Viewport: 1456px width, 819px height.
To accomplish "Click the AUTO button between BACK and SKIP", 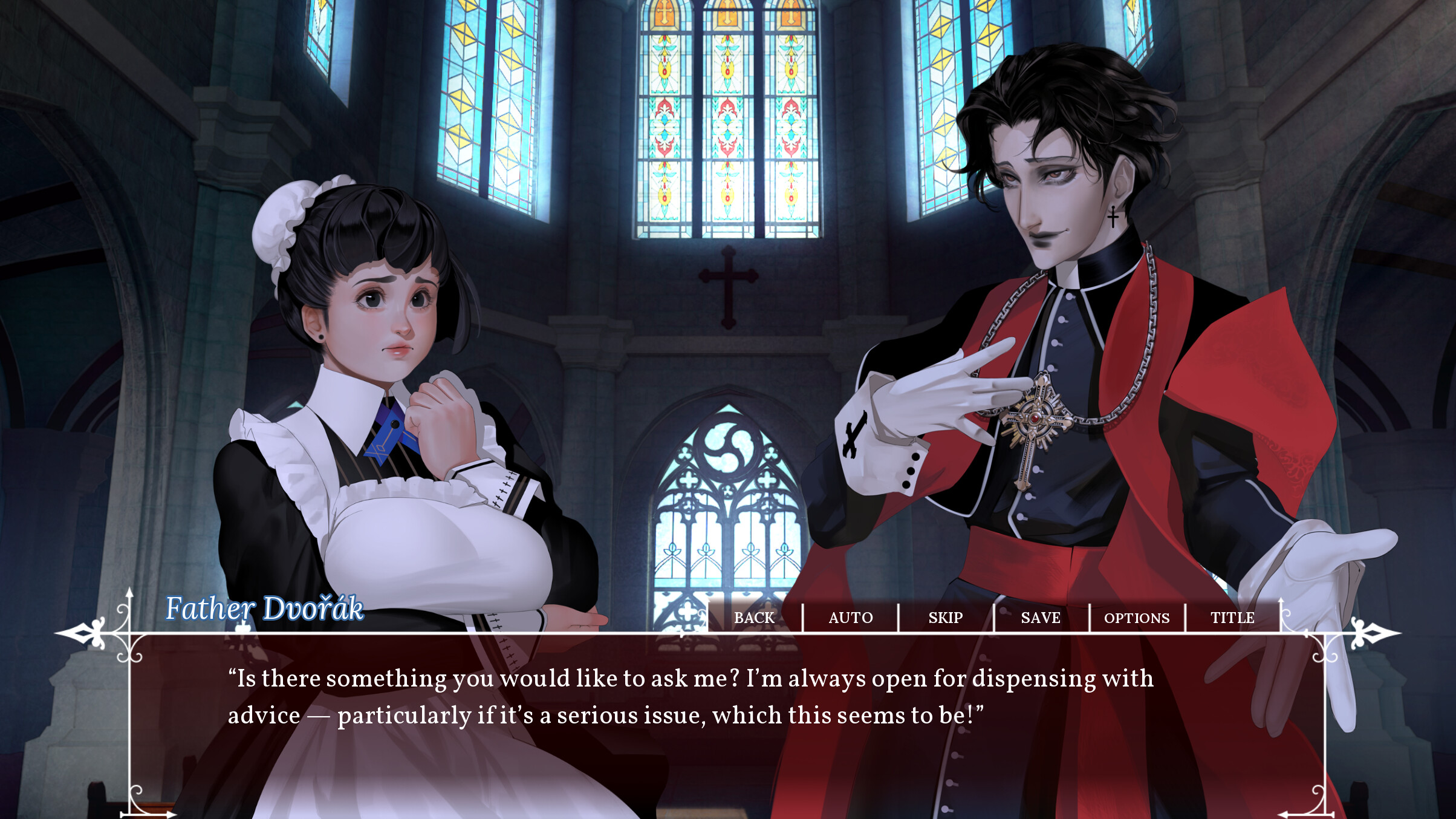I will [x=850, y=618].
